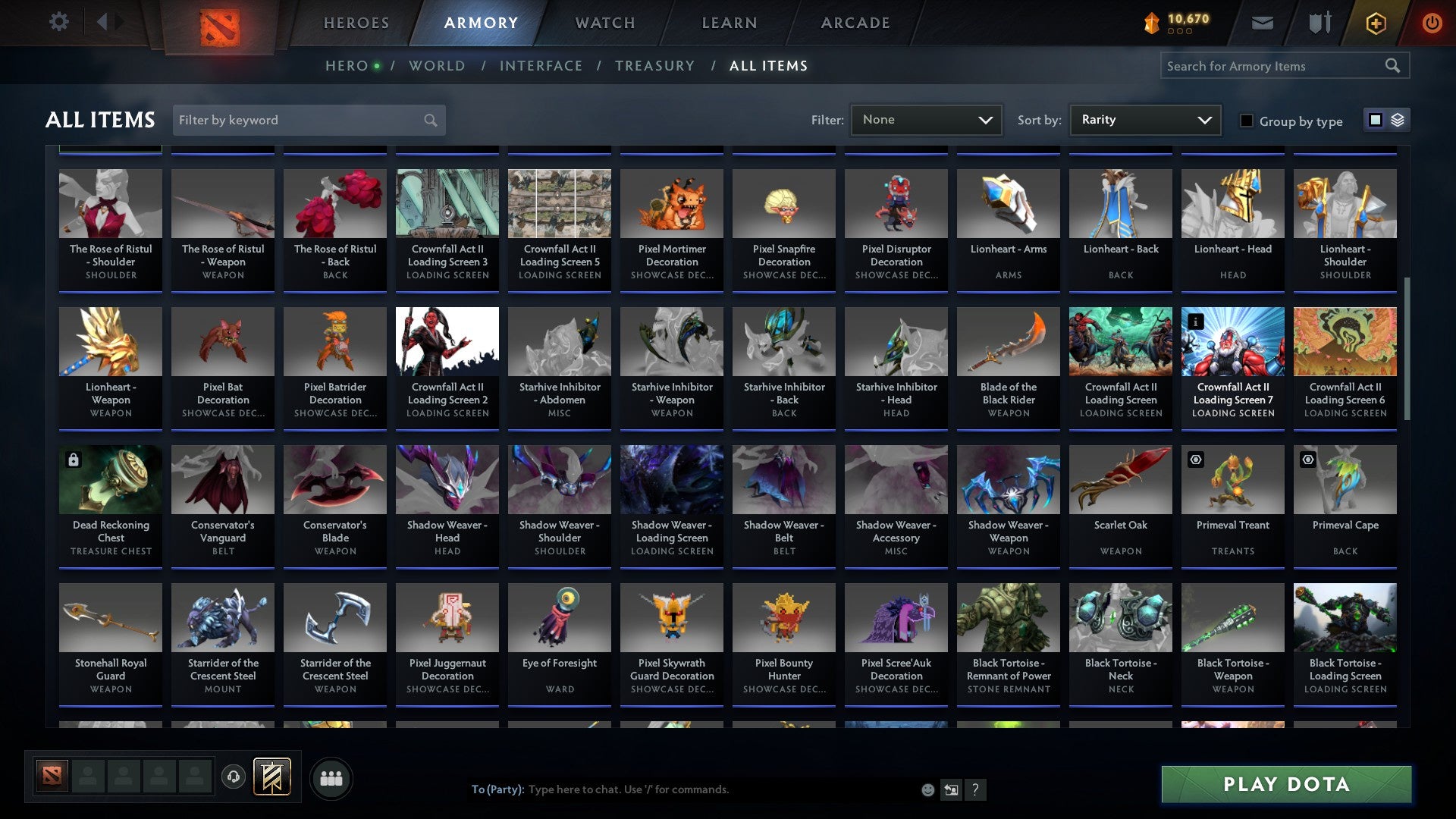Open the Dota Plus hexagon icon
This screenshot has height=819, width=1456.
[1375, 23]
